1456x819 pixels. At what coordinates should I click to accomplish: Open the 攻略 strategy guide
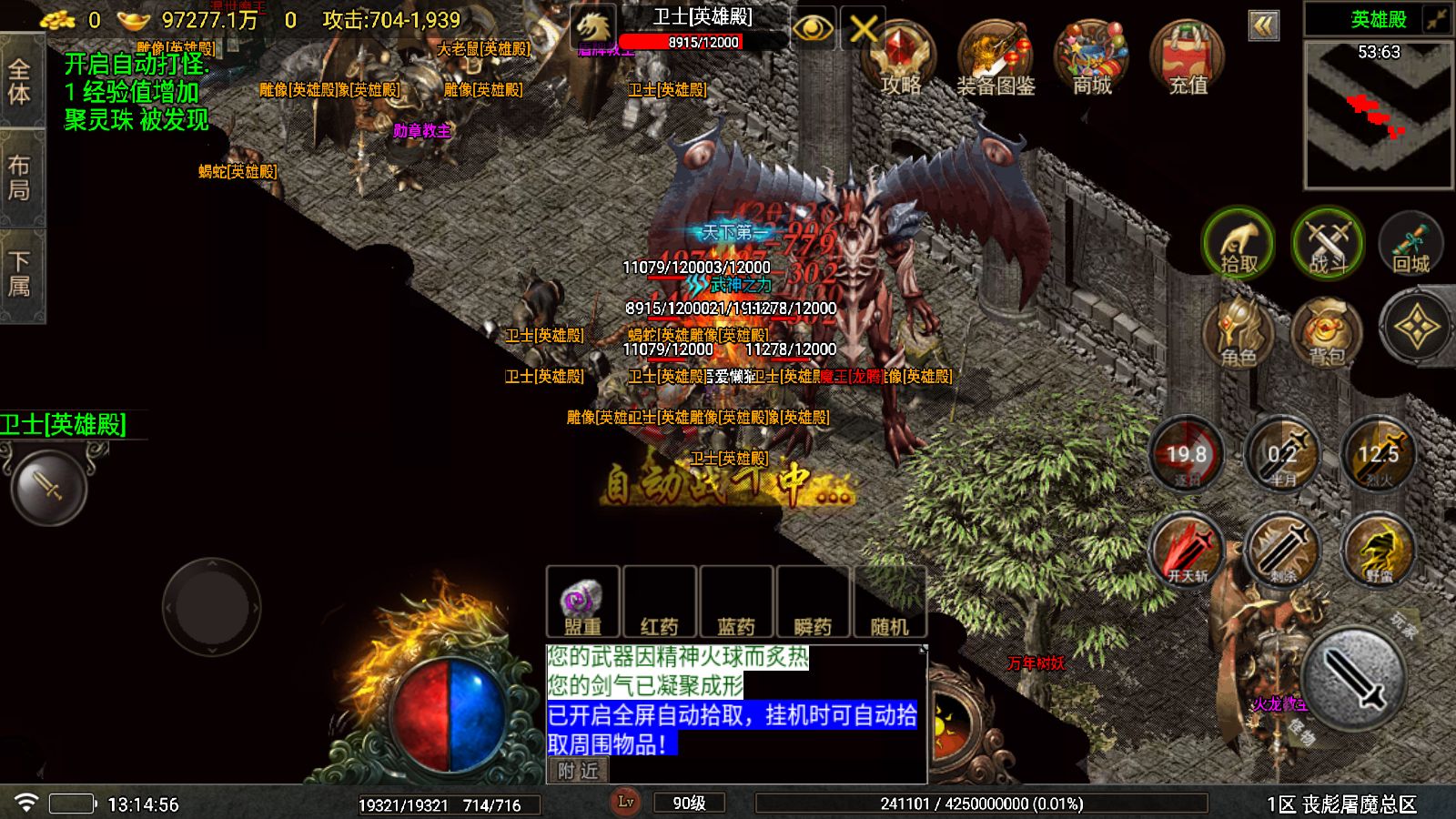[900, 59]
